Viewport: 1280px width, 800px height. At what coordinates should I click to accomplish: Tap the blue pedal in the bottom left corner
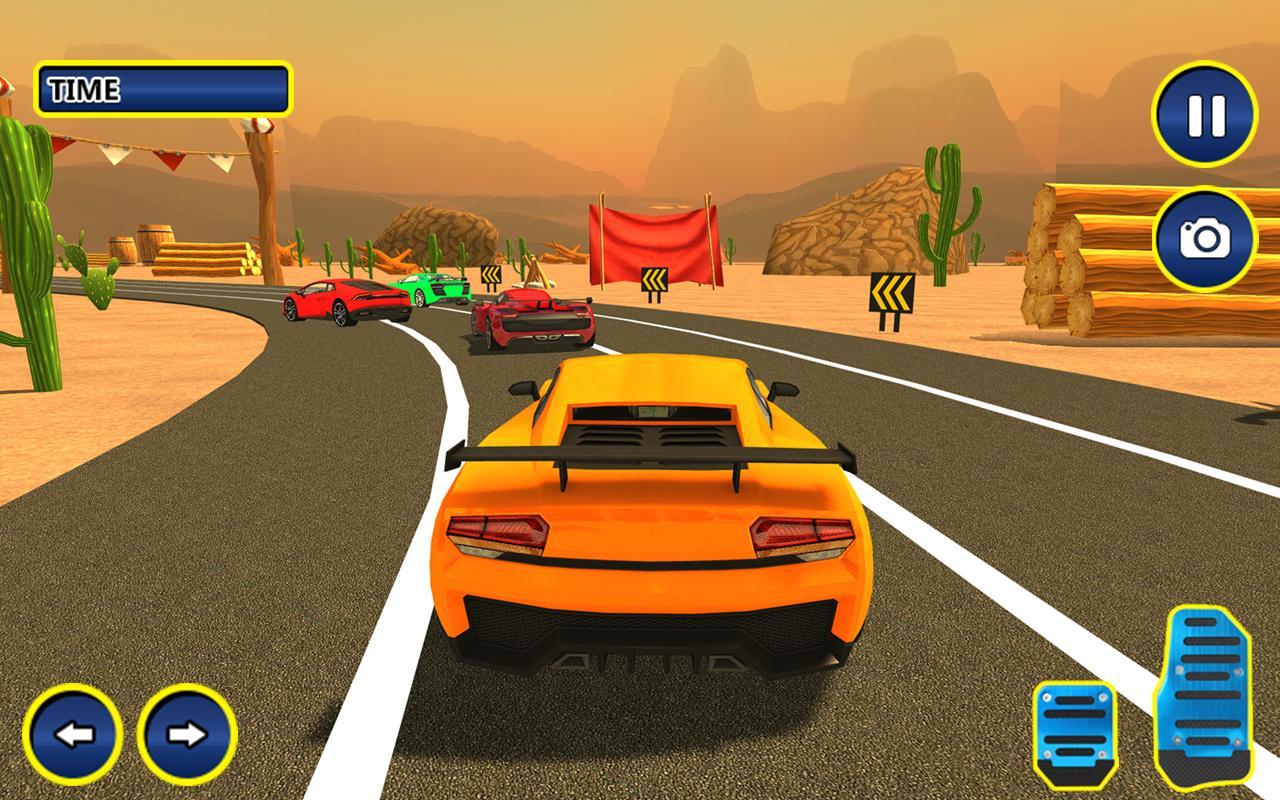pos(75,737)
